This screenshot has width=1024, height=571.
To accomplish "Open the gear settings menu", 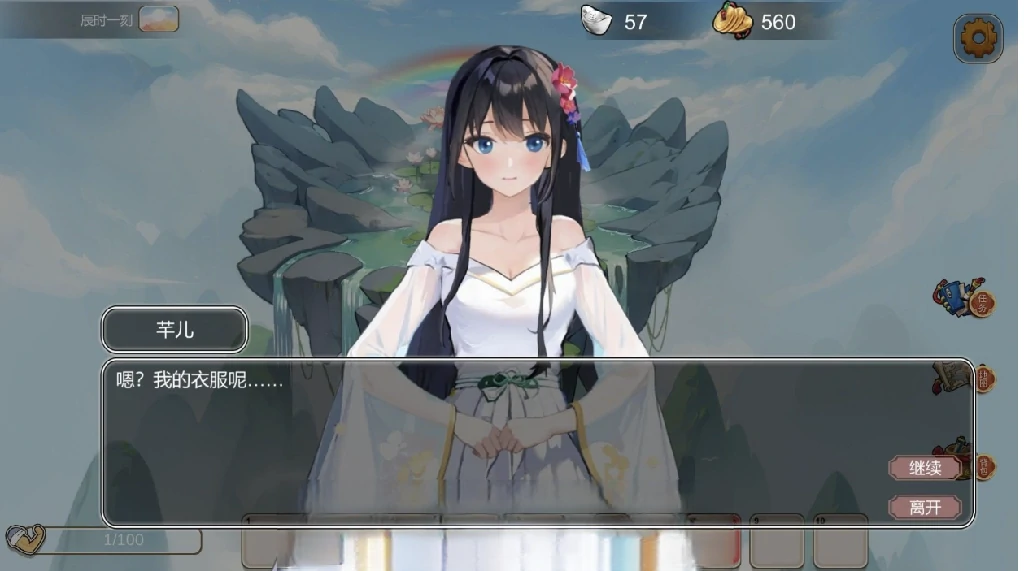I will pyautogui.click(x=978, y=39).
